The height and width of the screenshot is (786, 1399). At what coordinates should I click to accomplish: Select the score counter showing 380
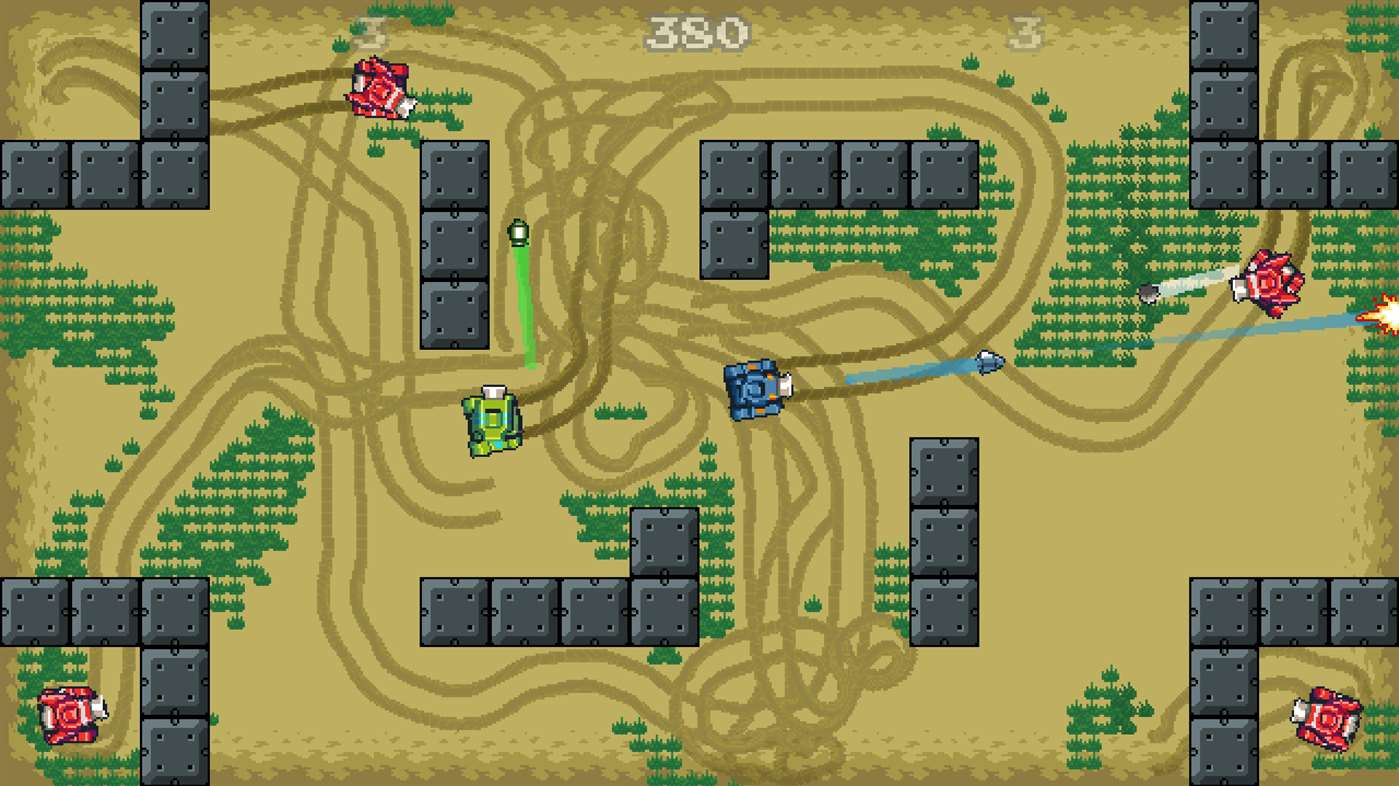pos(697,31)
